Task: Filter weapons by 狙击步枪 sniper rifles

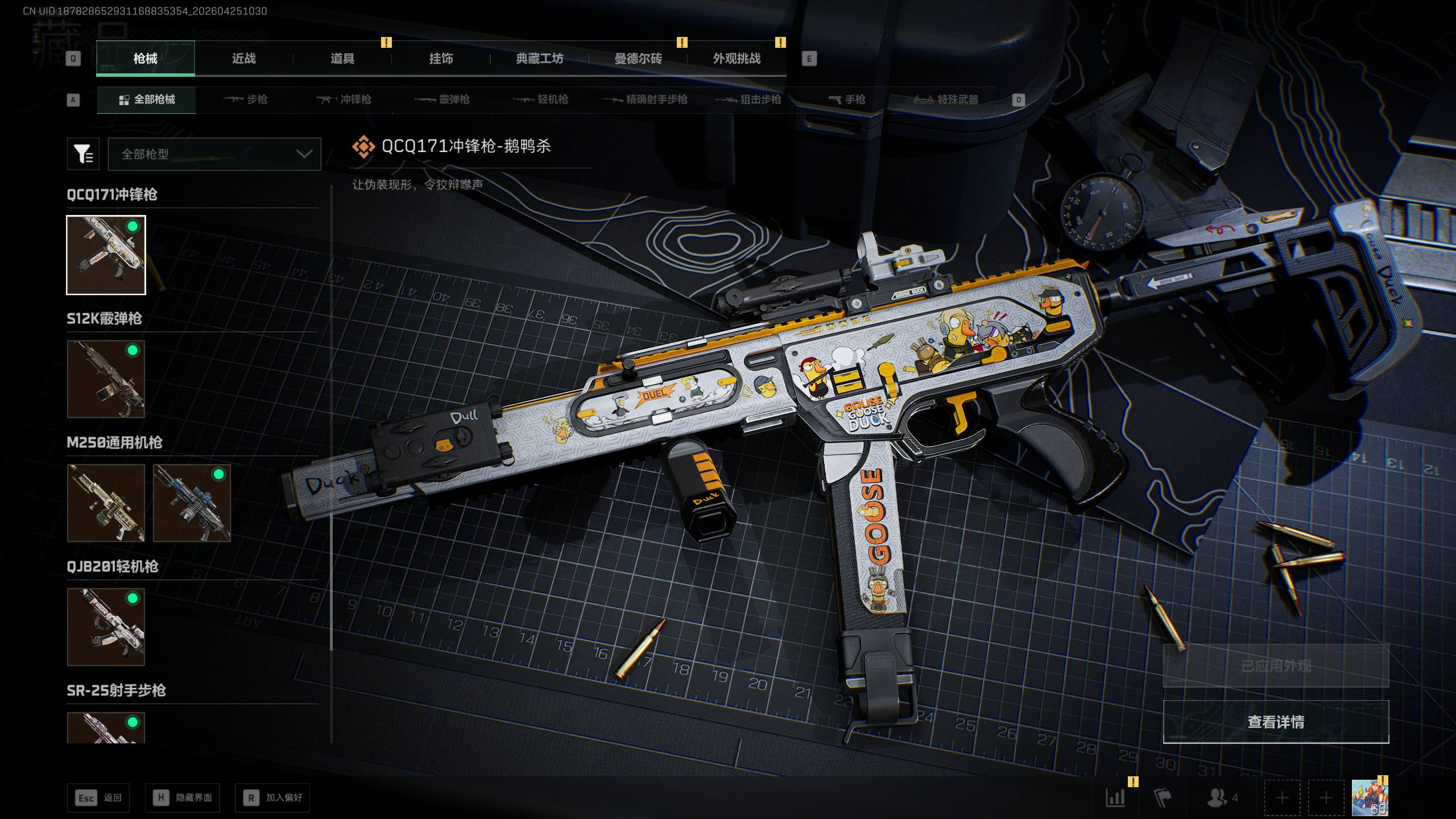Action: [x=748, y=100]
